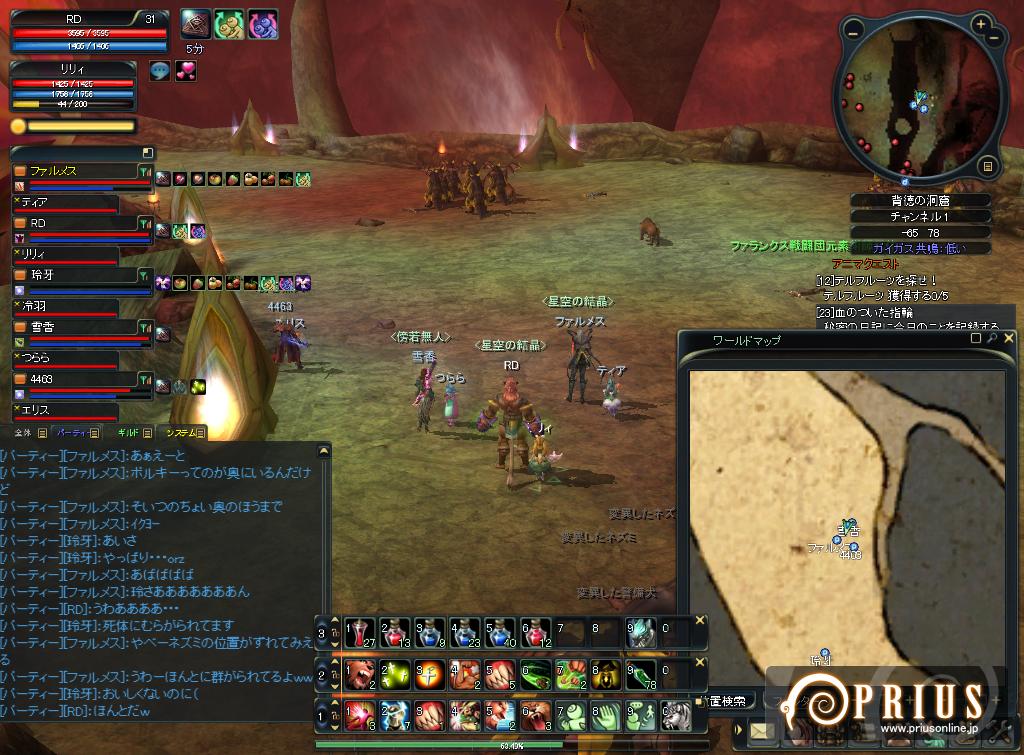Use the red potion with 27 remaining
Image resolution: width=1024 pixels, height=755 pixels.
[x=360, y=632]
